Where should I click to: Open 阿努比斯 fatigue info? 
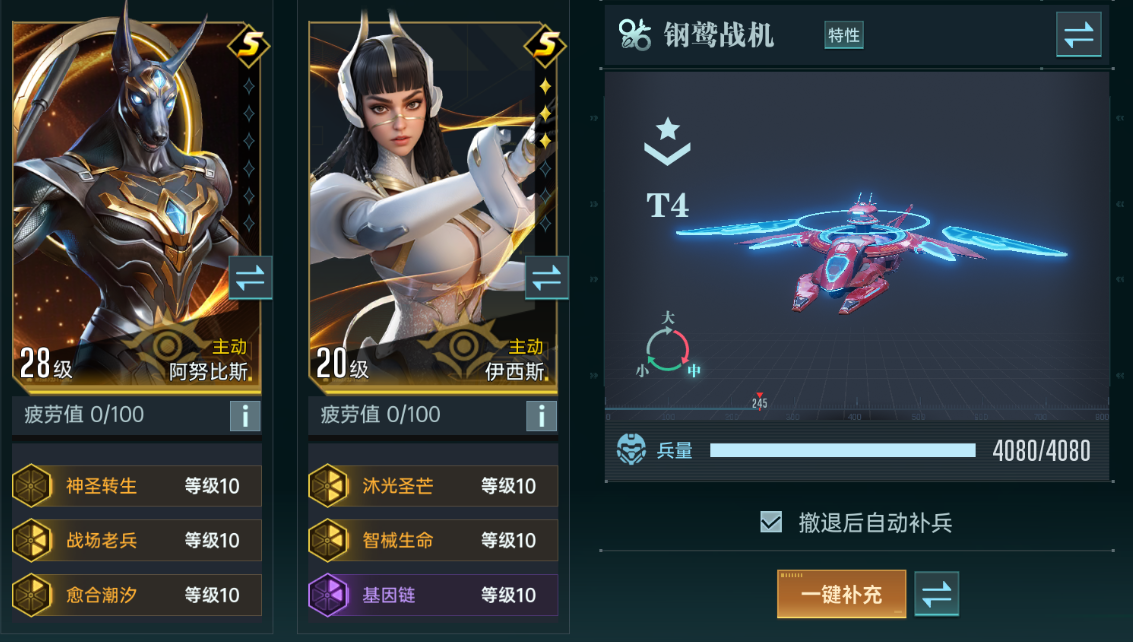pyautogui.click(x=245, y=415)
